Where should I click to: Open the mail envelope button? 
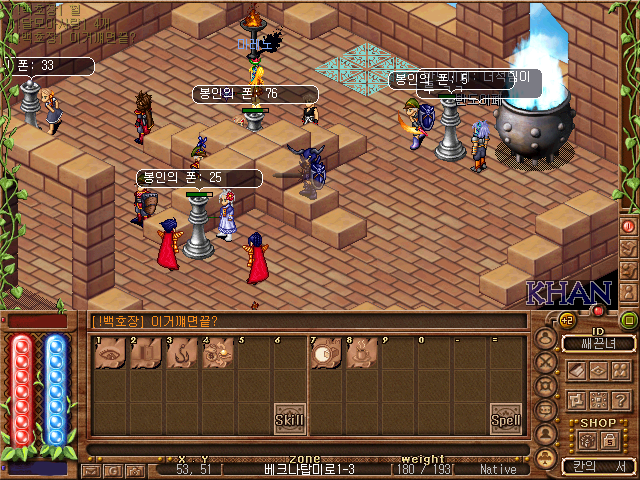[x=91, y=470]
